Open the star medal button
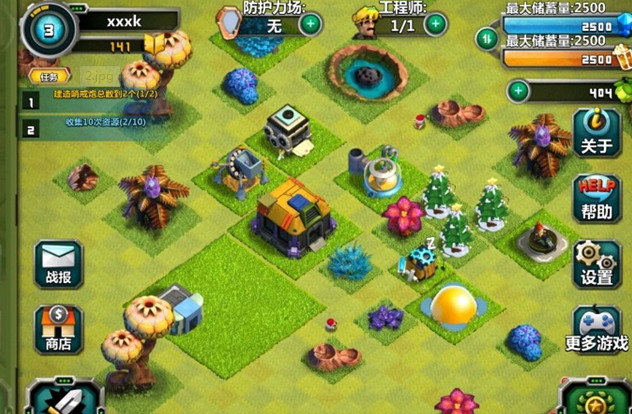 coord(596,399)
